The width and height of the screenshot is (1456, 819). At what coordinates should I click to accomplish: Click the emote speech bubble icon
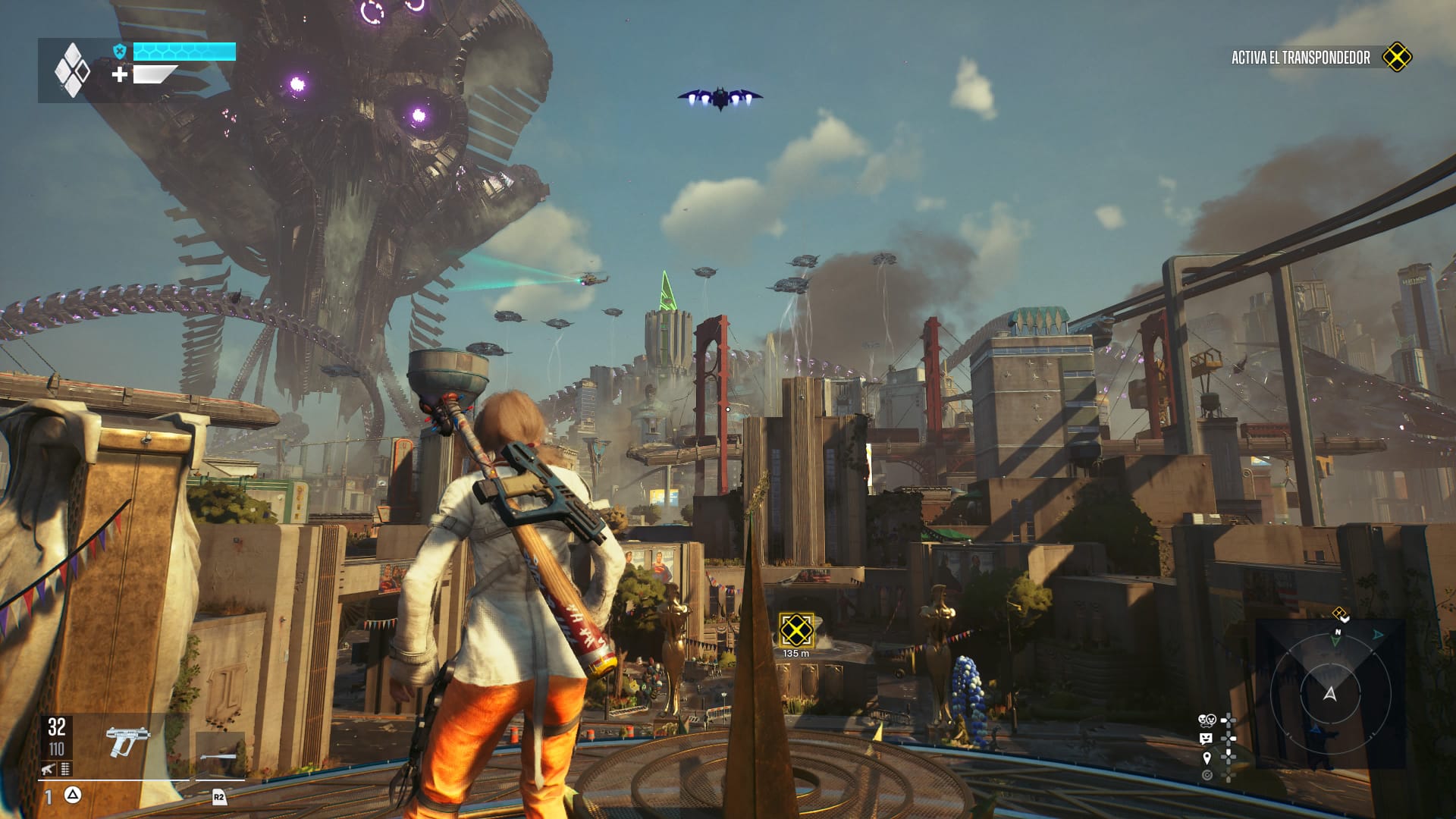click(1206, 739)
